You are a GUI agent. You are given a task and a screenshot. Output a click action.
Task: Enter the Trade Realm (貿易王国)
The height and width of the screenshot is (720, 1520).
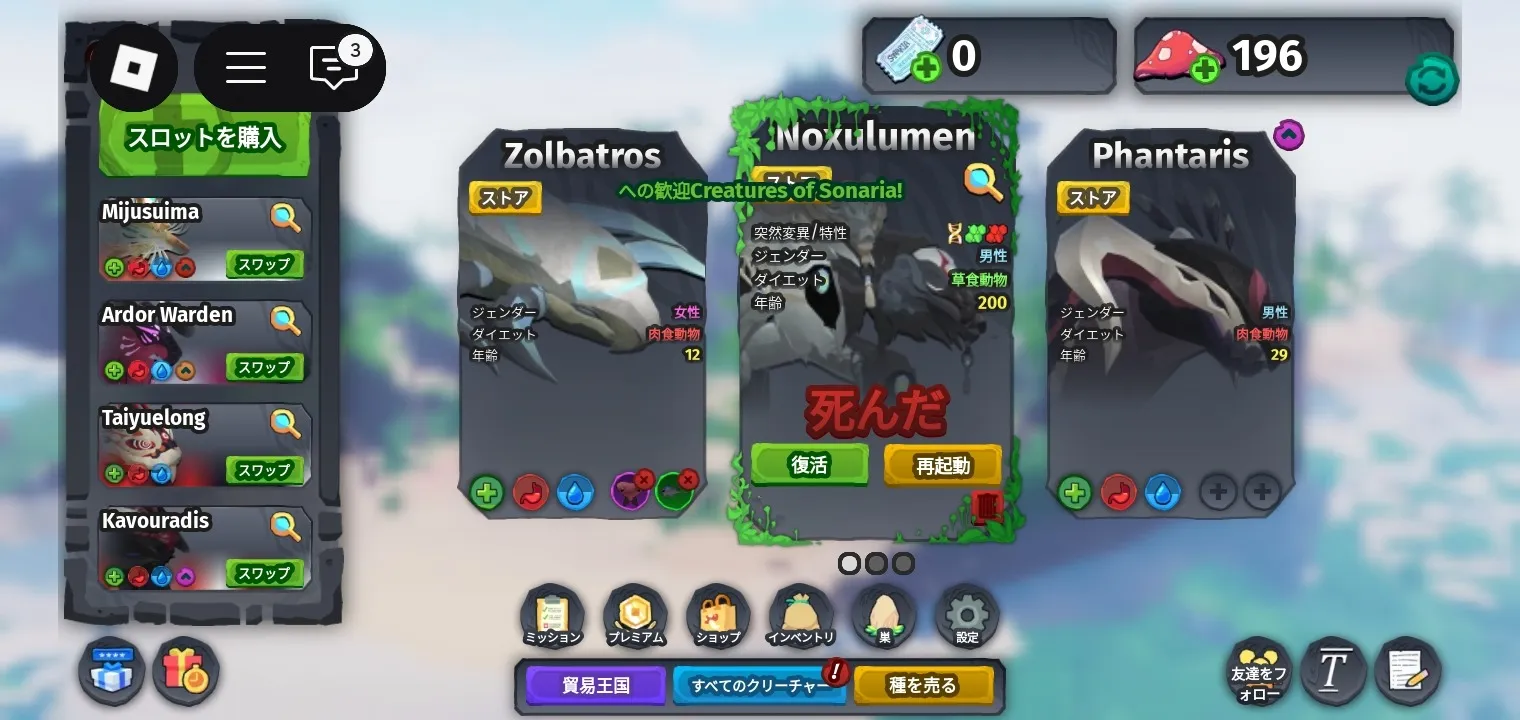coord(596,686)
